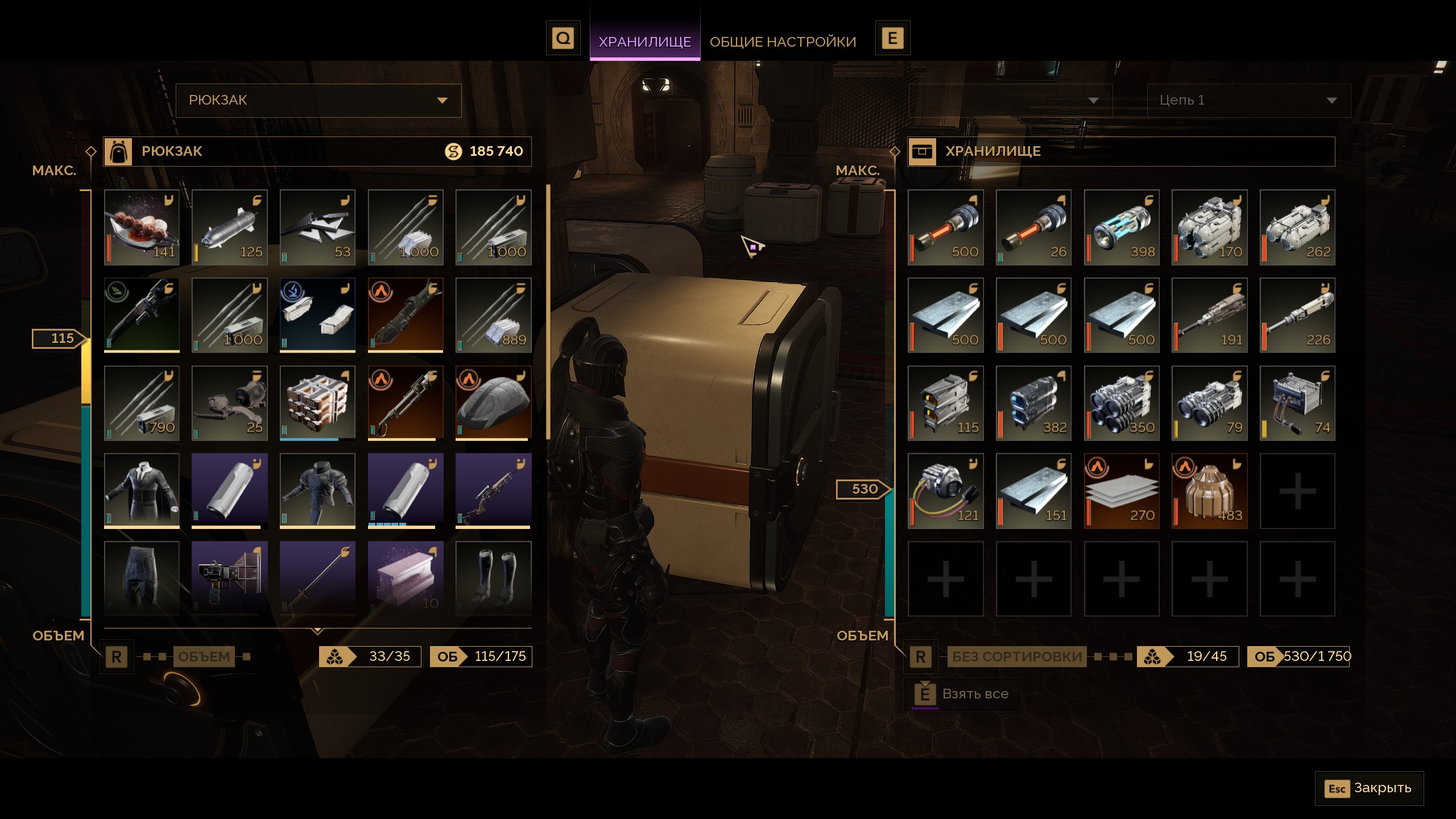1456x819 pixels.
Task: Pick the rocket item stack of 125
Action: pyautogui.click(x=230, y=227)
